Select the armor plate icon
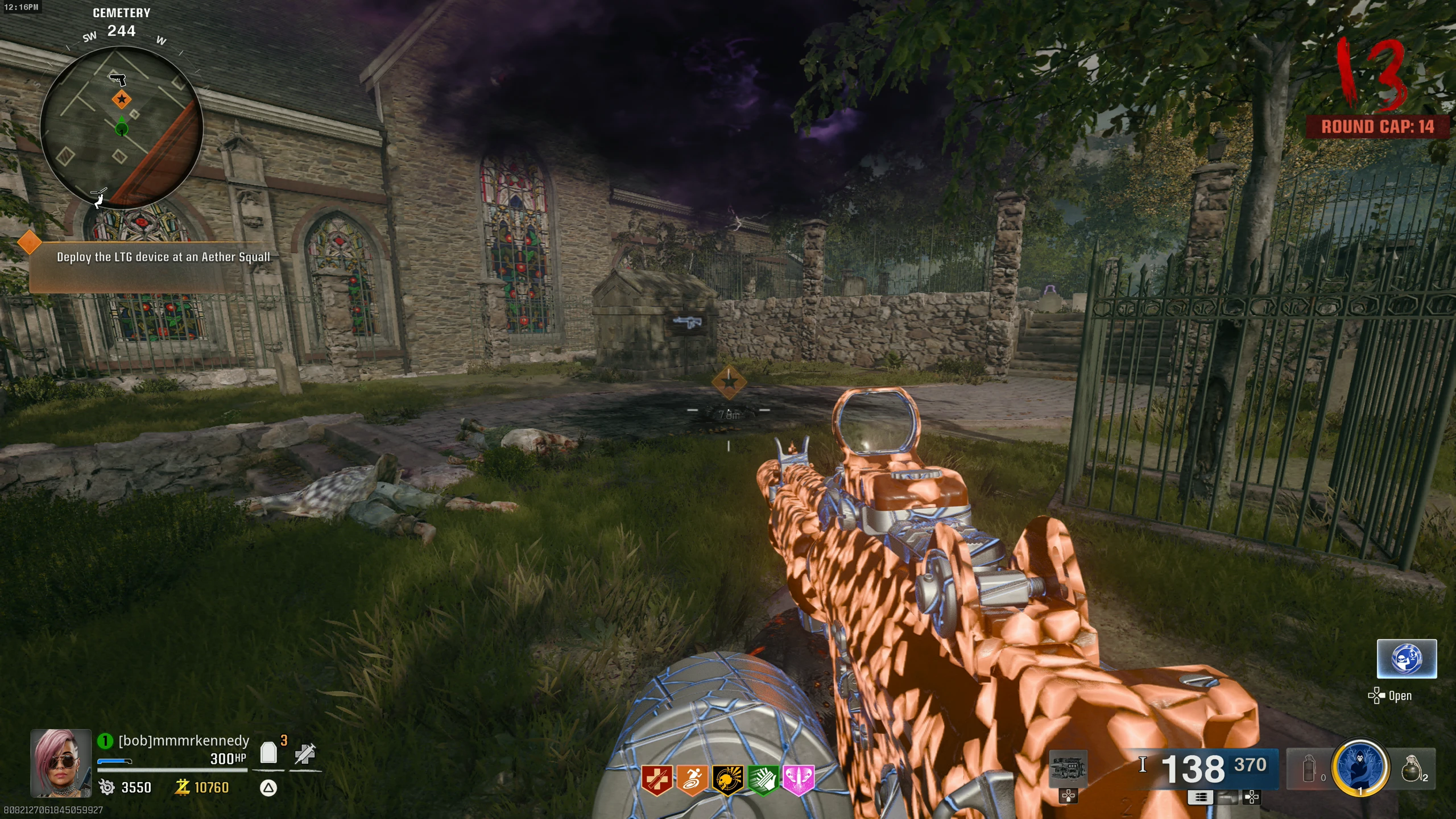The height and width of the screenshot is (819, 1456). [x=268, y=753]
